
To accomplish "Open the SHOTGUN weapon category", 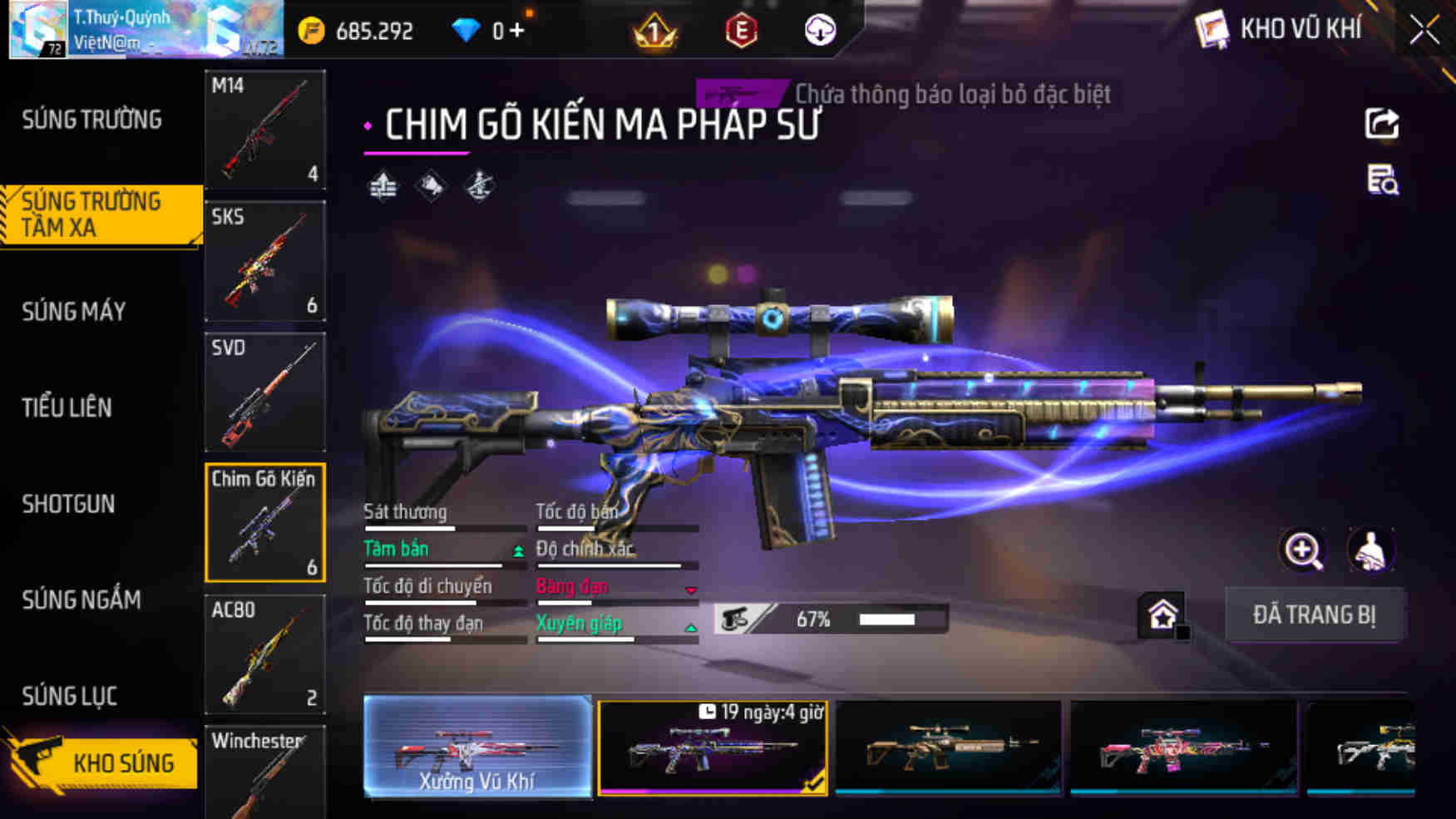I will tap(68, 505).
